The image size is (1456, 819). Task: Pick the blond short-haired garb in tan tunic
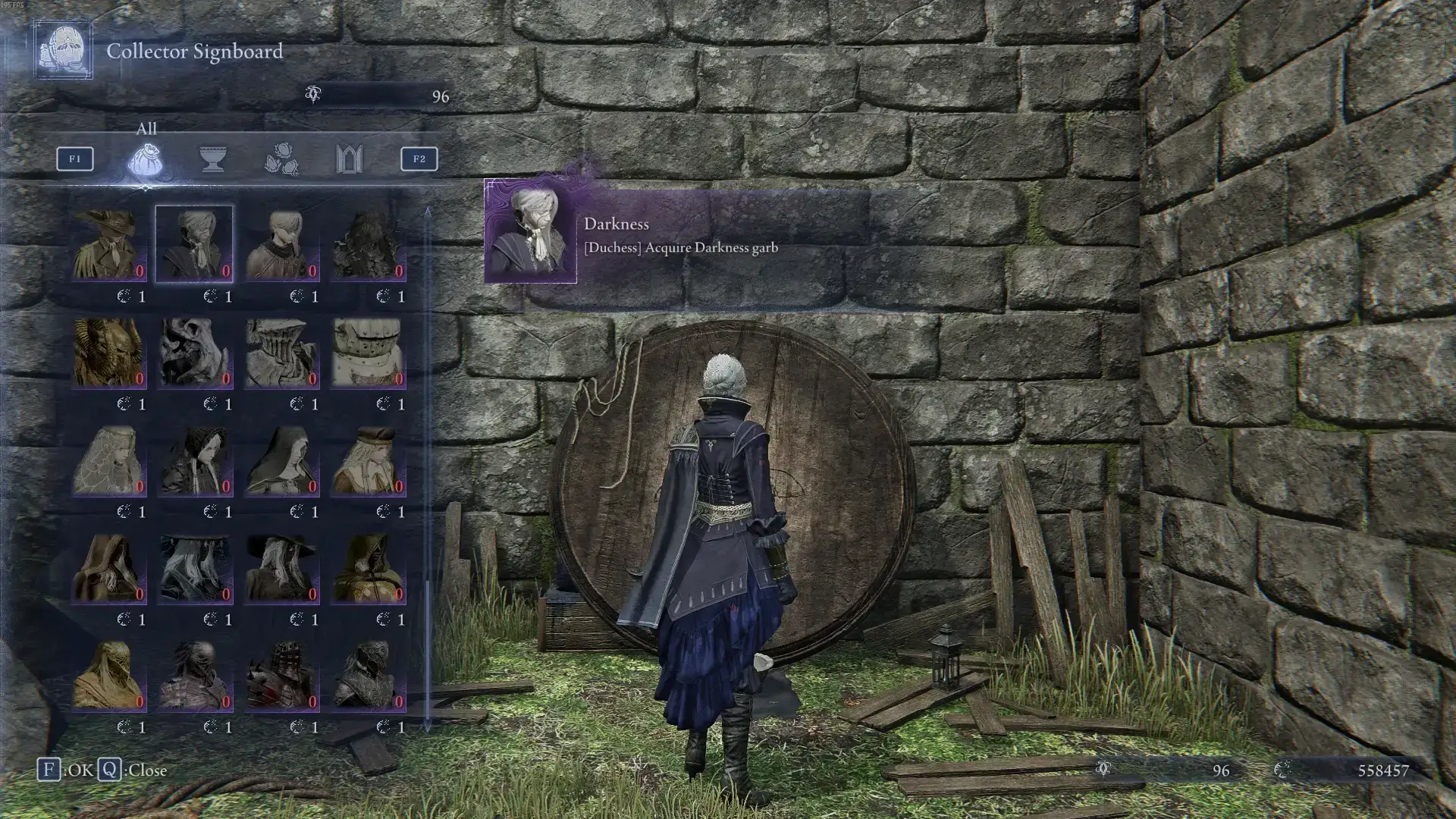pos(281,244)
